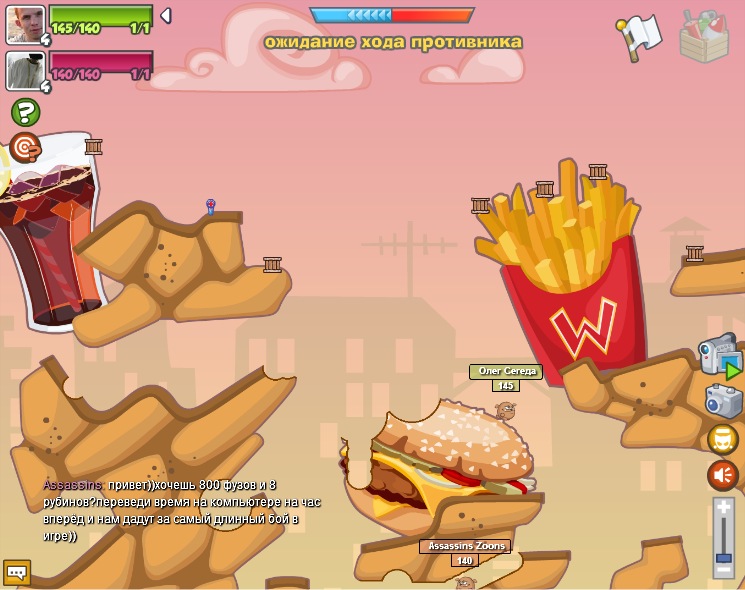Zoom in with the plus button
This screenshot has width=745, height=590.
click(x=723, y=507)
